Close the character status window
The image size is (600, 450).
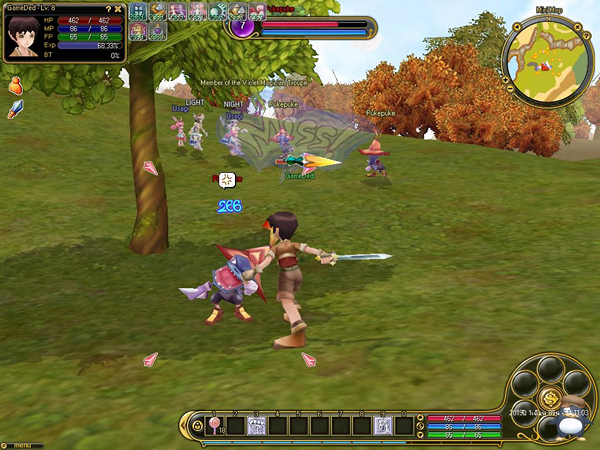pos(120,8)
